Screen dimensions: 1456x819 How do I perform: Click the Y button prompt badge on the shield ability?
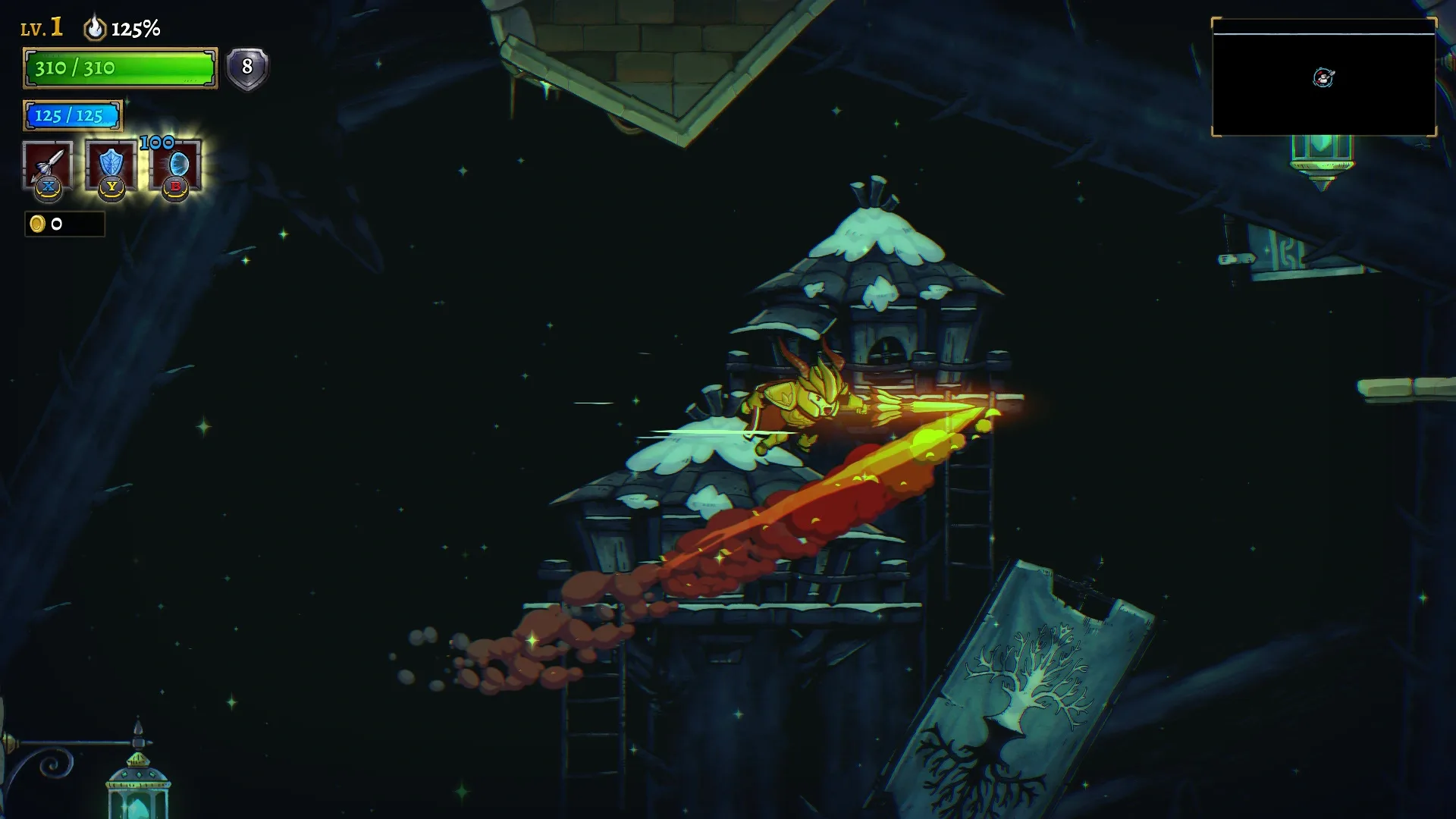point(111,187)
